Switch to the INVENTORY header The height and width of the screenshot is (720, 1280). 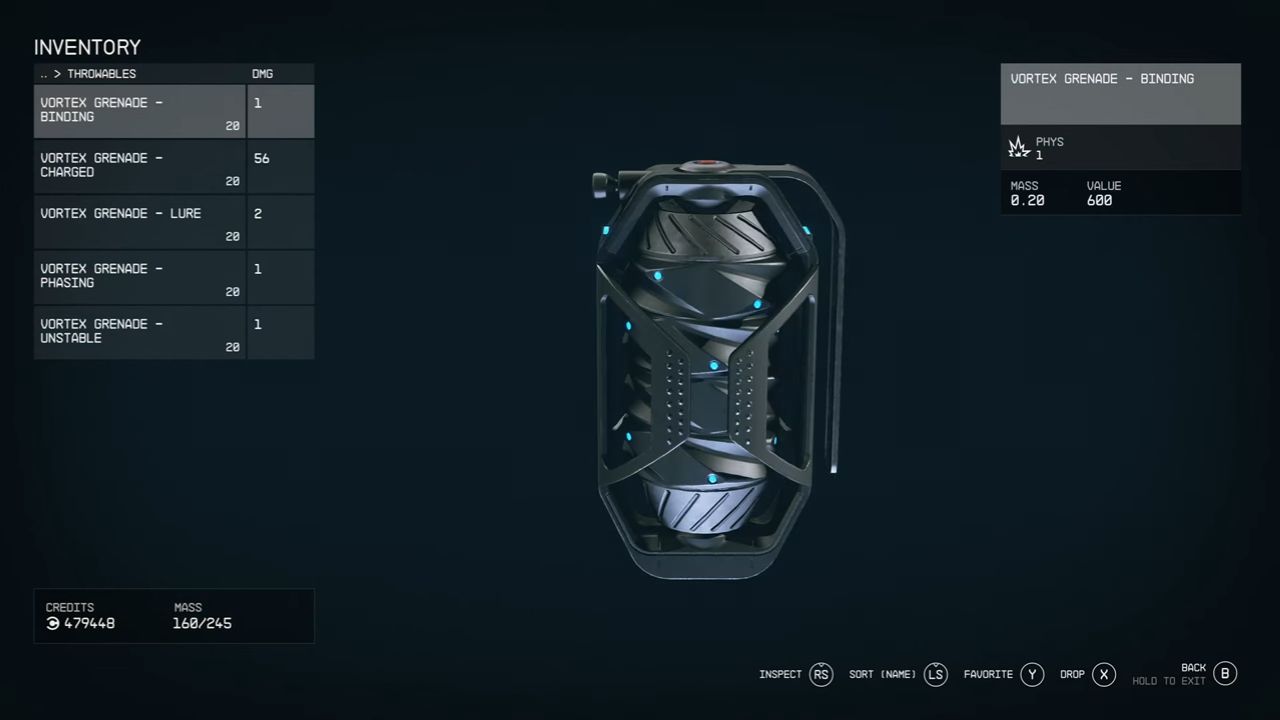pyautogui.click(x=87, y=47)
